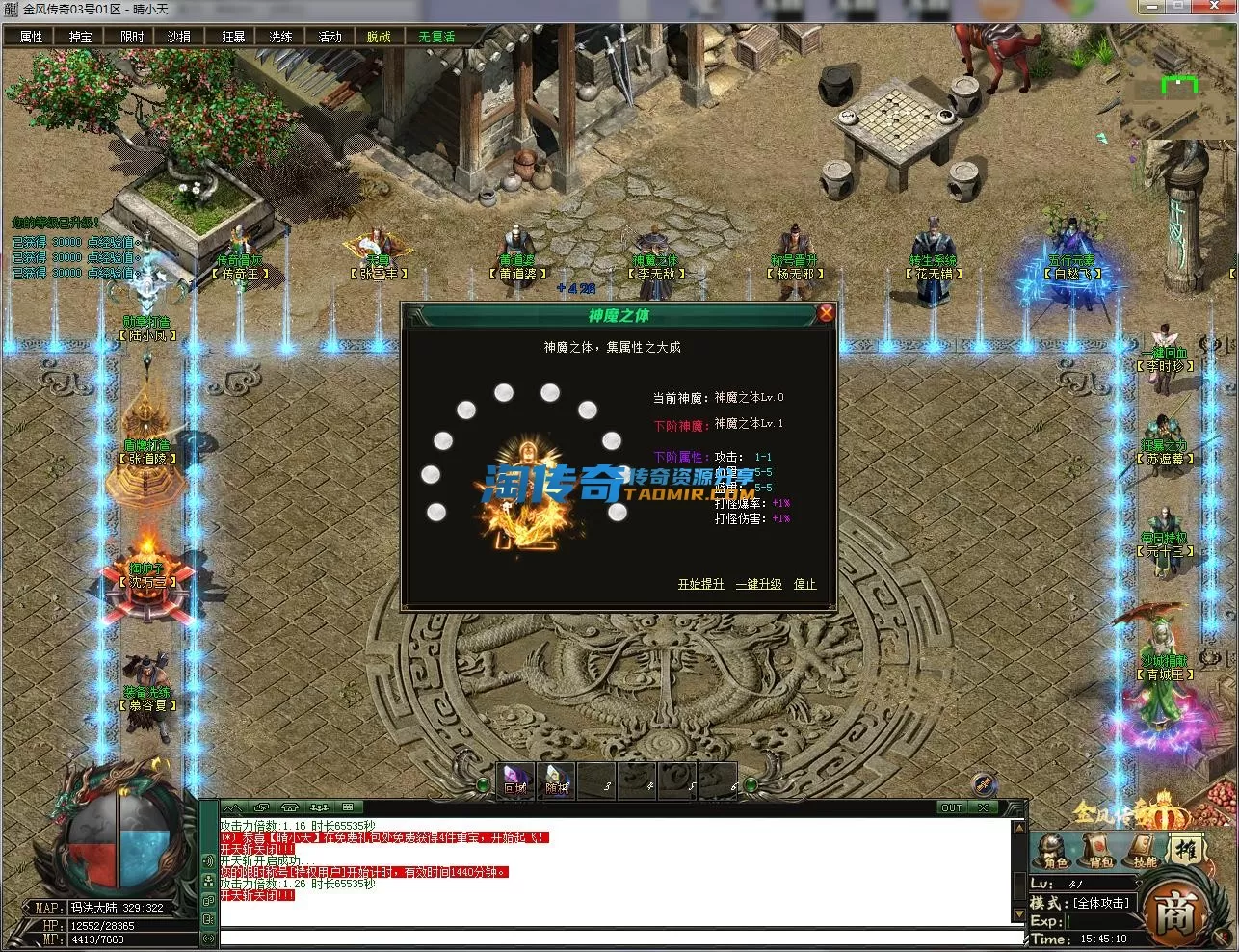The width and height of the screenshot is (1239, 952).
Task: Toggle the green 无复活 option
Action: coord(436,37)
